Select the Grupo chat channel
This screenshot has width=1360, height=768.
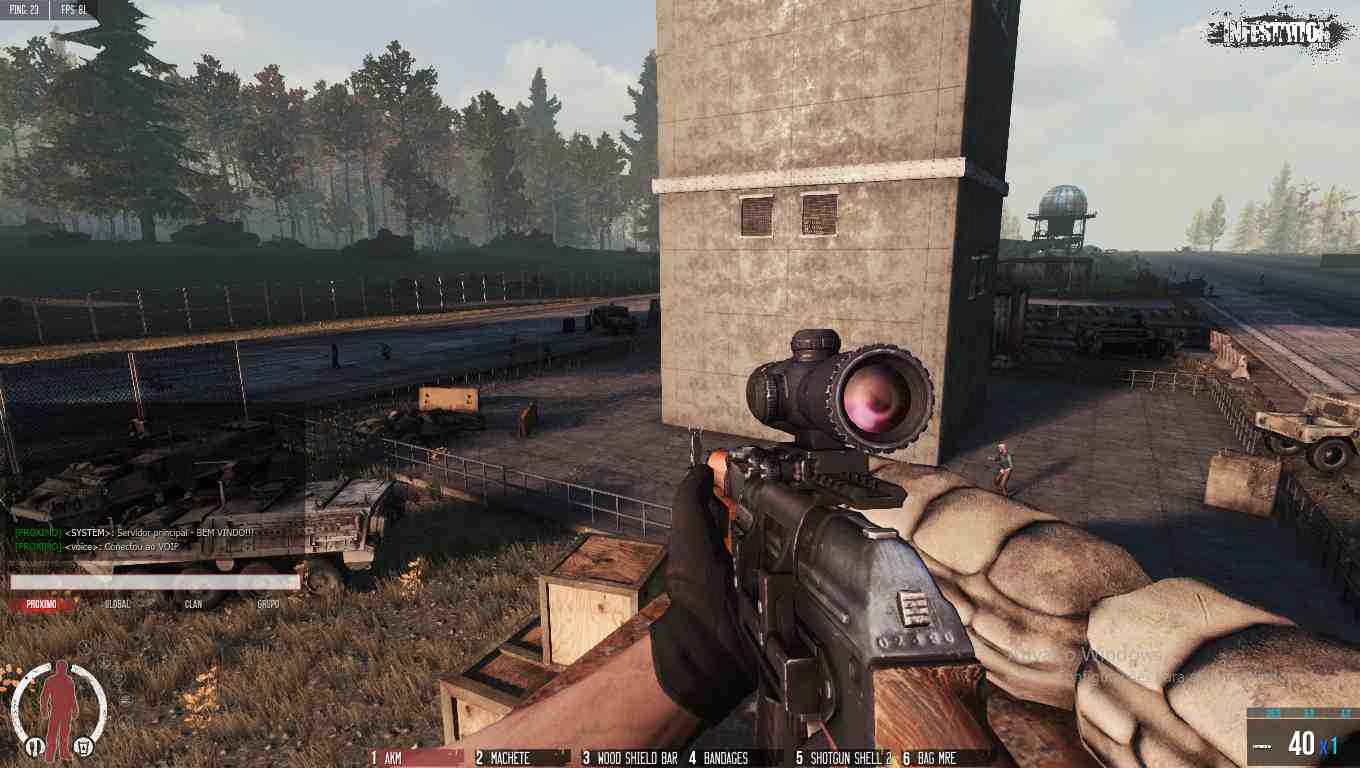coord(268,604)
